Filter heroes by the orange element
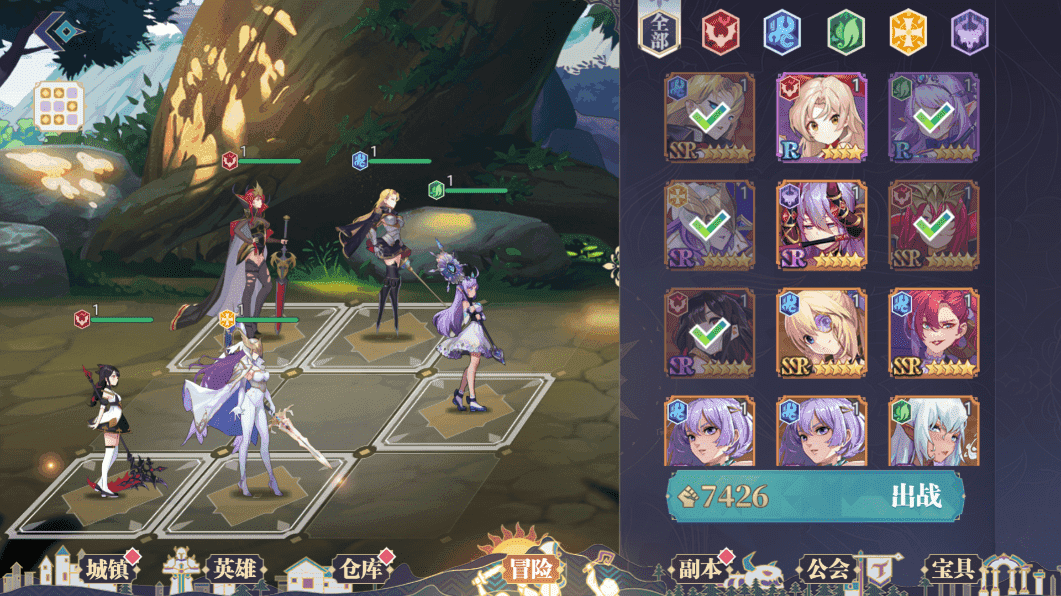 (908, 32)
